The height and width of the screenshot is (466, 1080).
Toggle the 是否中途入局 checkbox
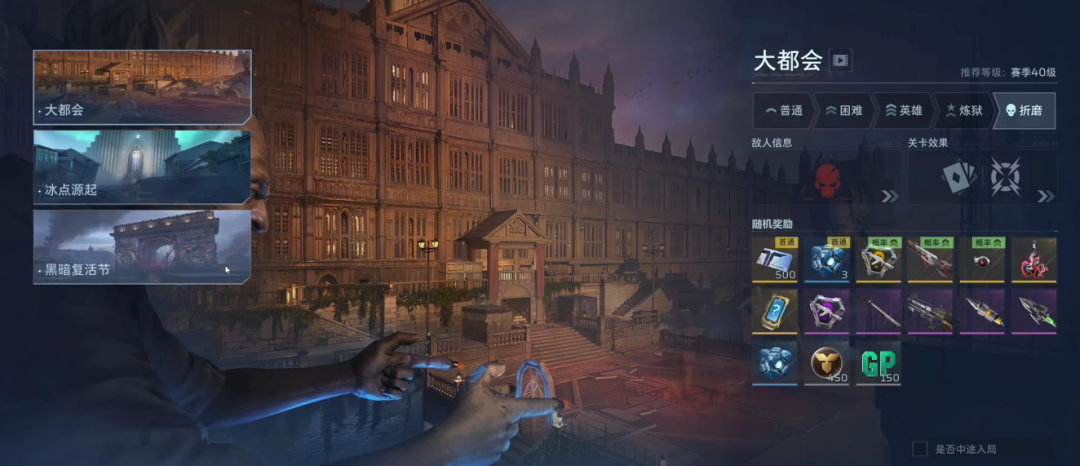pyautogui.click(x=920, y=449)
